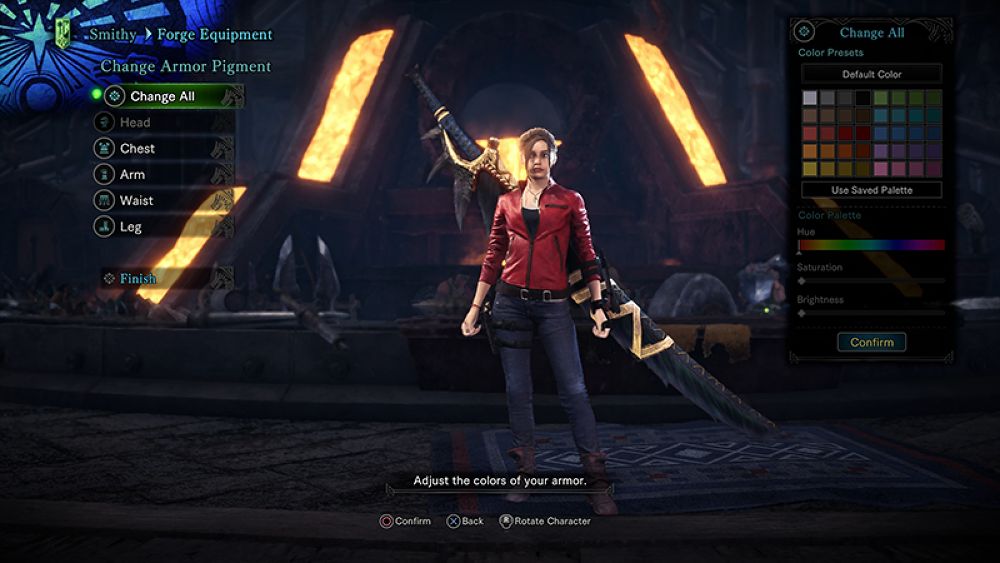
Task: Click the Use Saved Palette button
Action: click(x=872, y=189)
